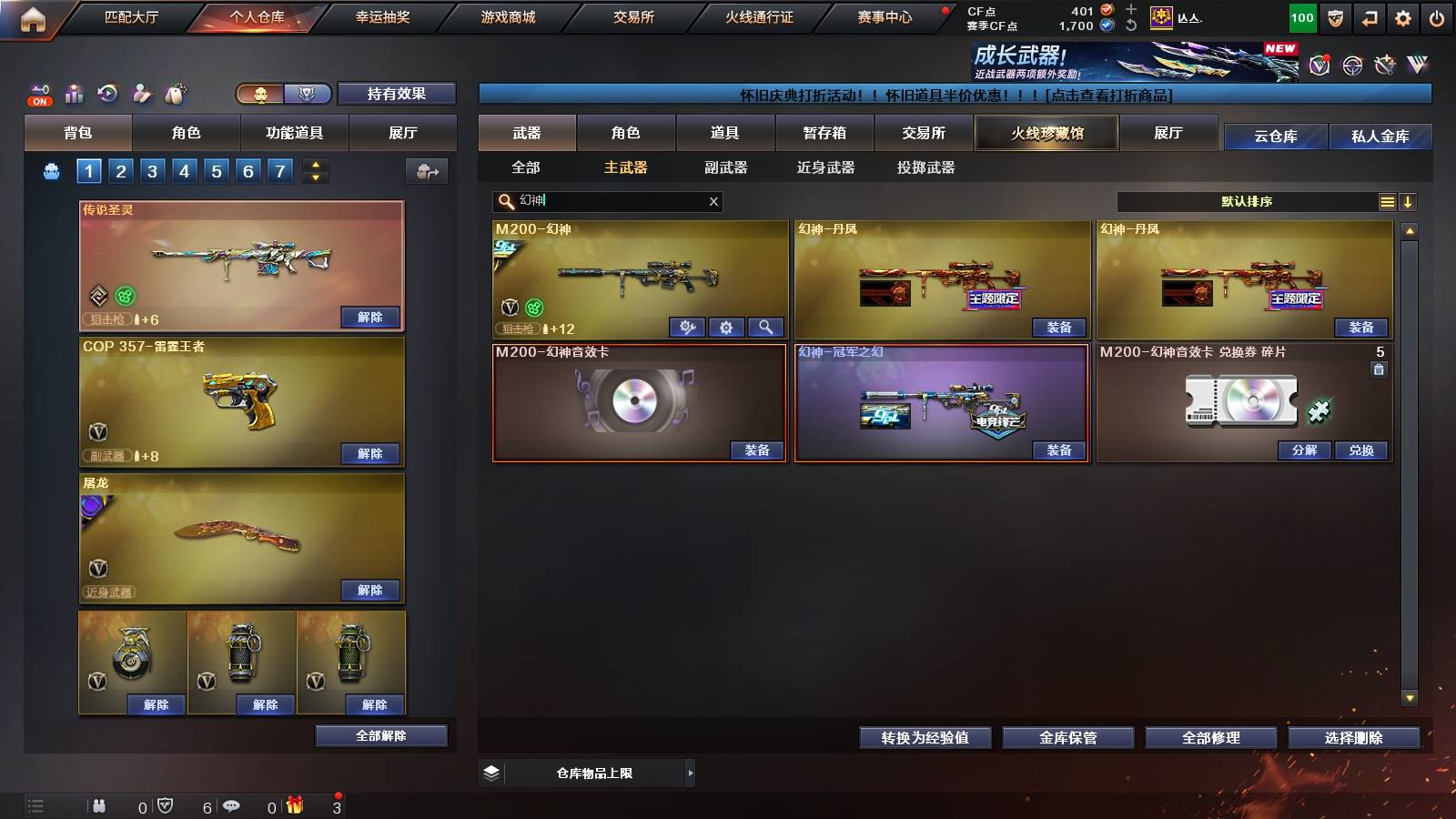1456x819 pixels.
Task: Click the gift icon in bottom status bar
Action: coord(293,804)
